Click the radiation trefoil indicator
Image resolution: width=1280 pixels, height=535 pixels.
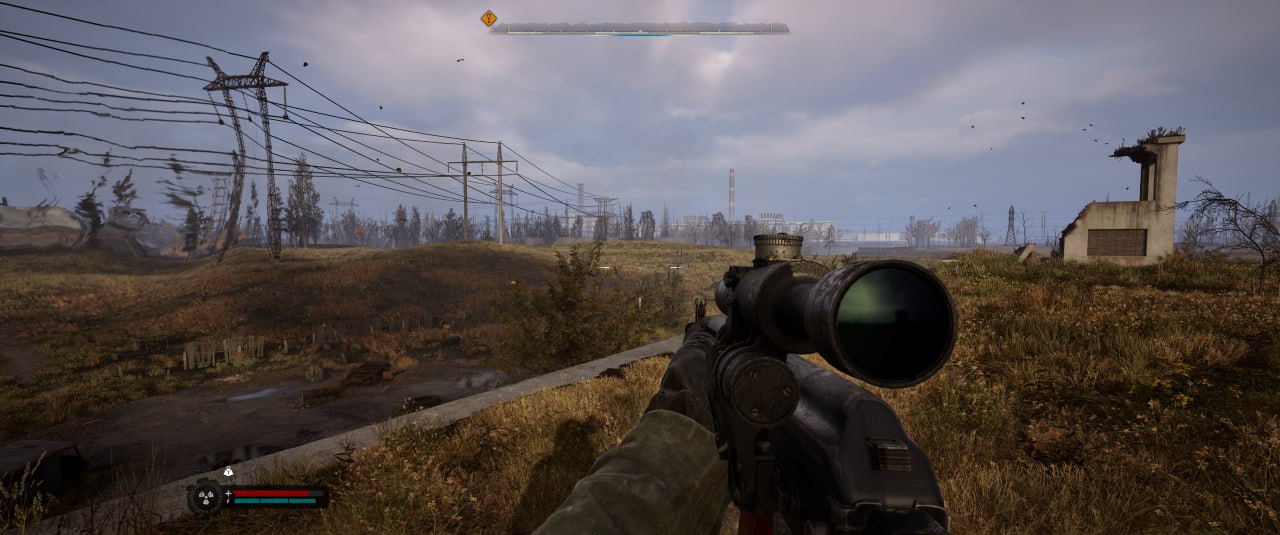pos(204,497)
